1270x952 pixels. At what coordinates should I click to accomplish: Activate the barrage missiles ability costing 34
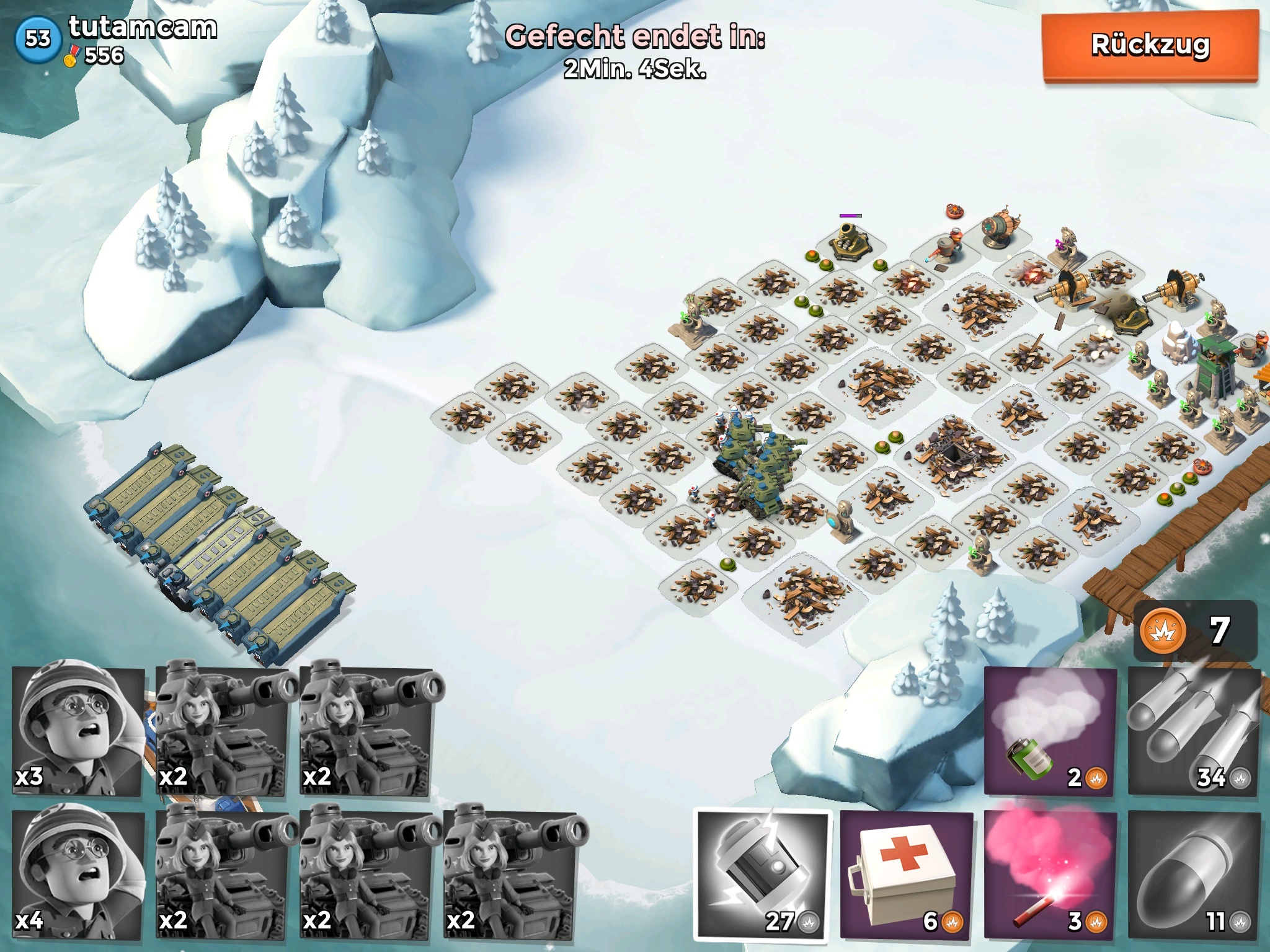tap(1194, 731)
